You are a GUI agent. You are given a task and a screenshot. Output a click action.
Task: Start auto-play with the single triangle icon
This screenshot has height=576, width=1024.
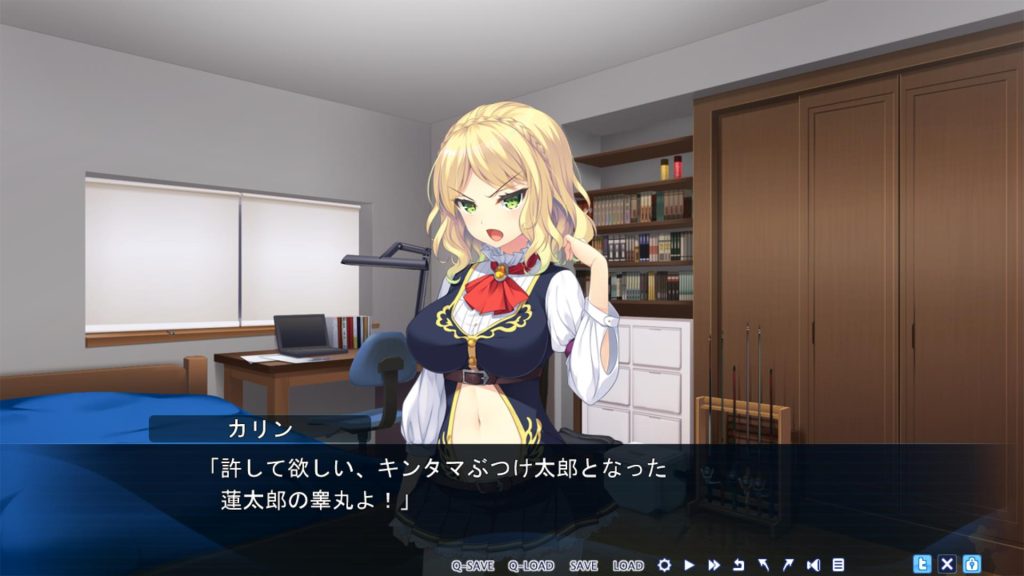(x=689, y=565)
